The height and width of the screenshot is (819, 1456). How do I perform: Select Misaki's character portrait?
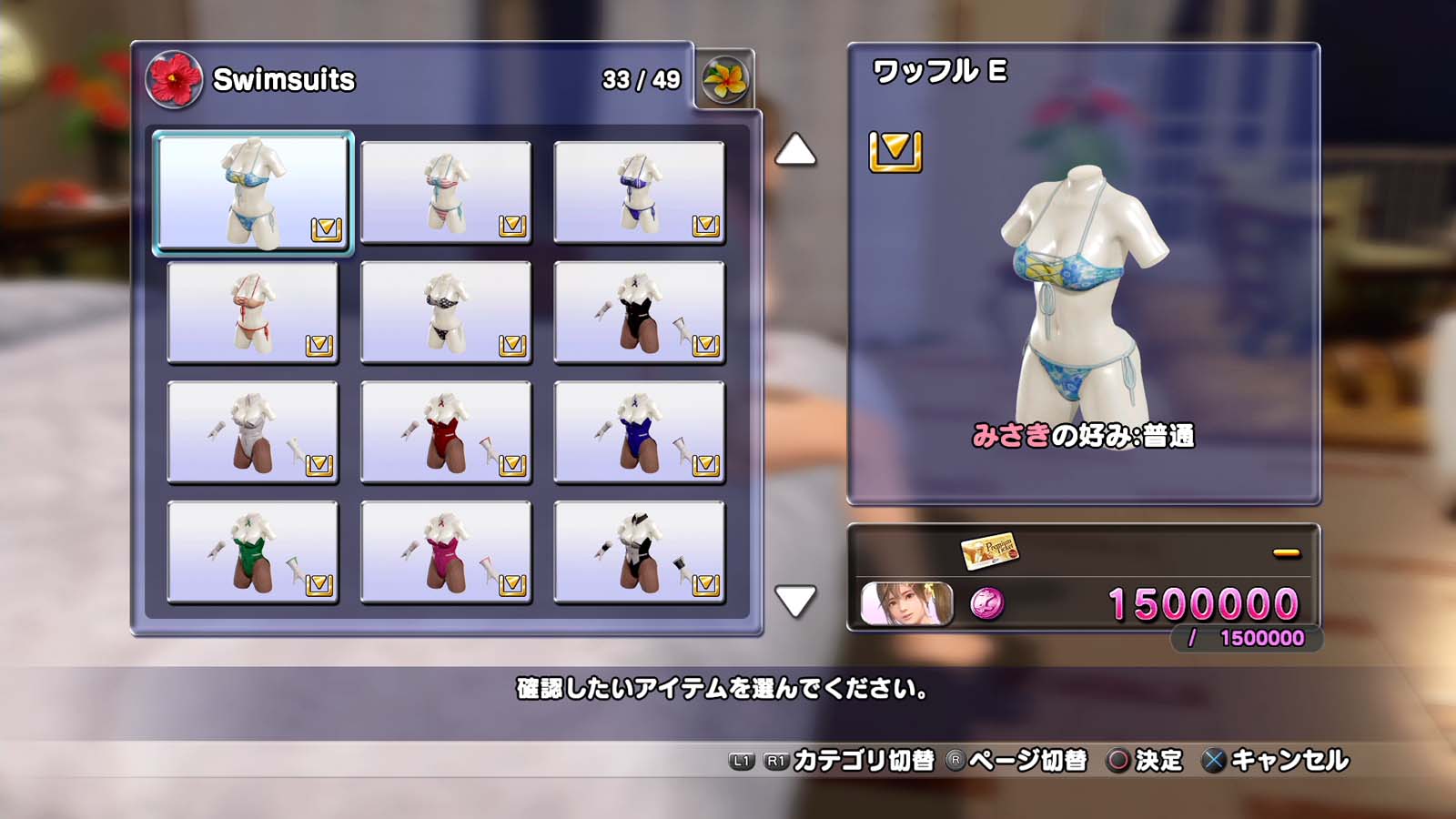click(907, 603)
